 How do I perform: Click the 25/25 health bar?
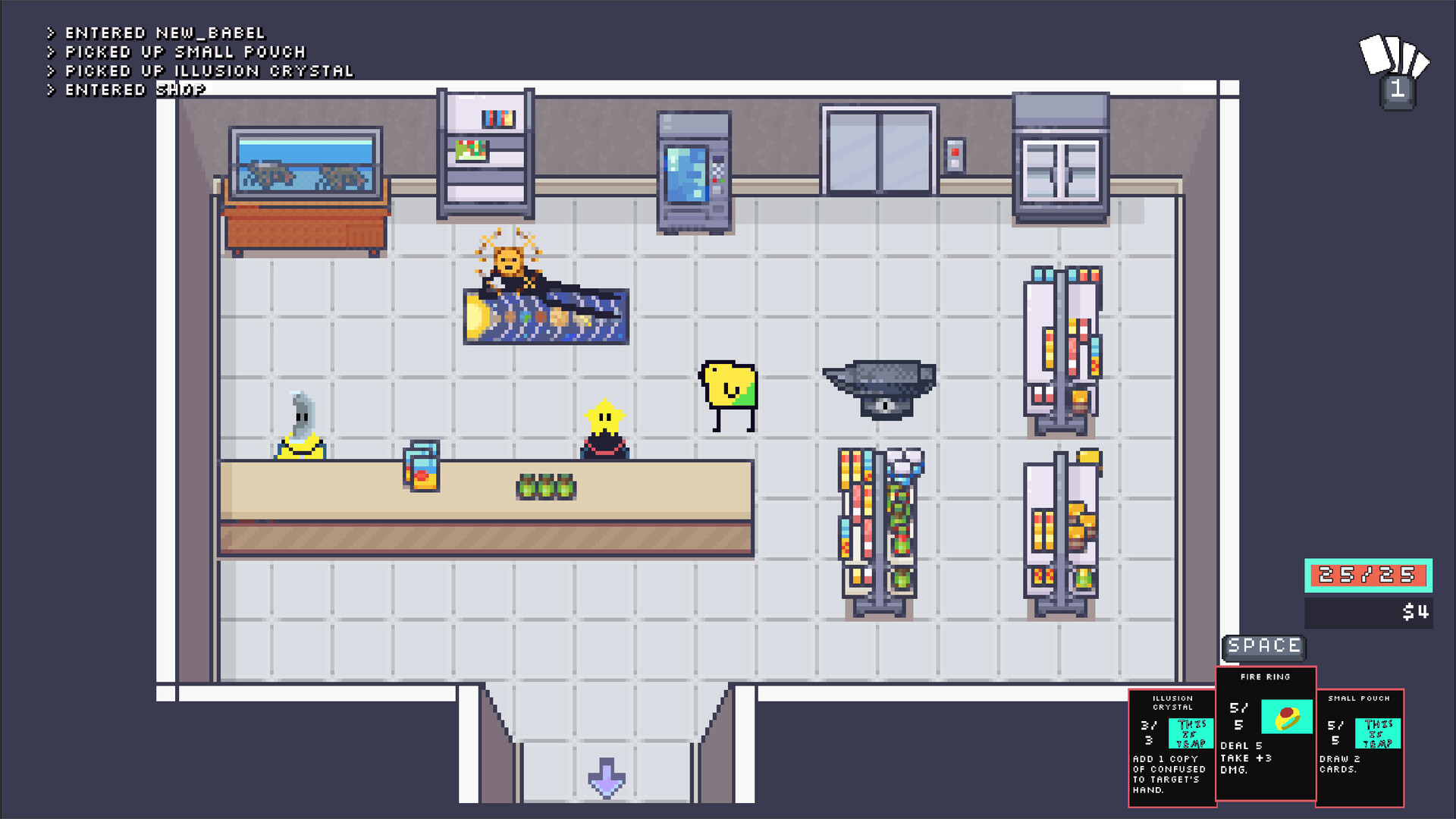[1367, 575]
